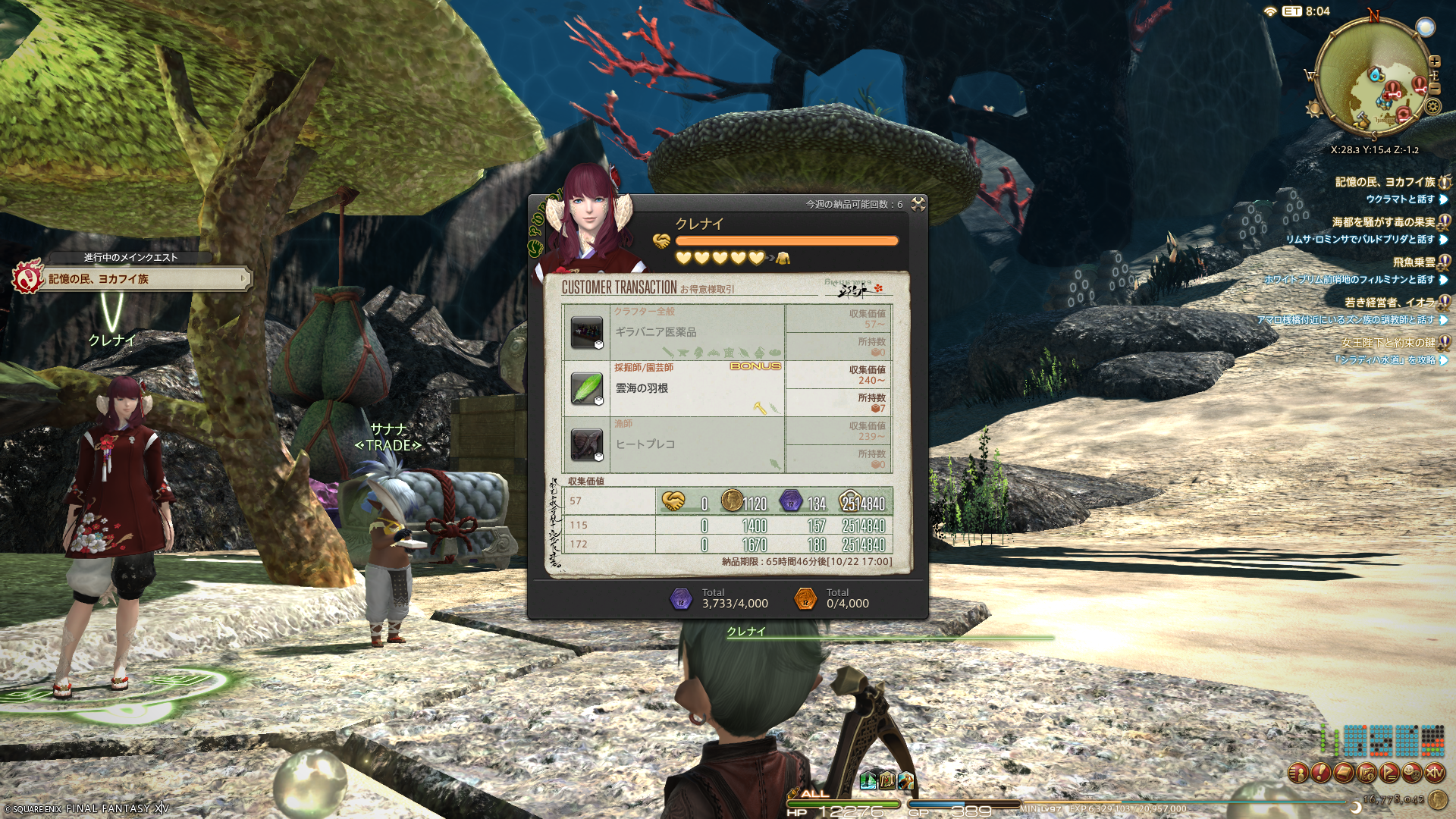Click the glamour outfit icon beside the hearts

click(783, 259)
